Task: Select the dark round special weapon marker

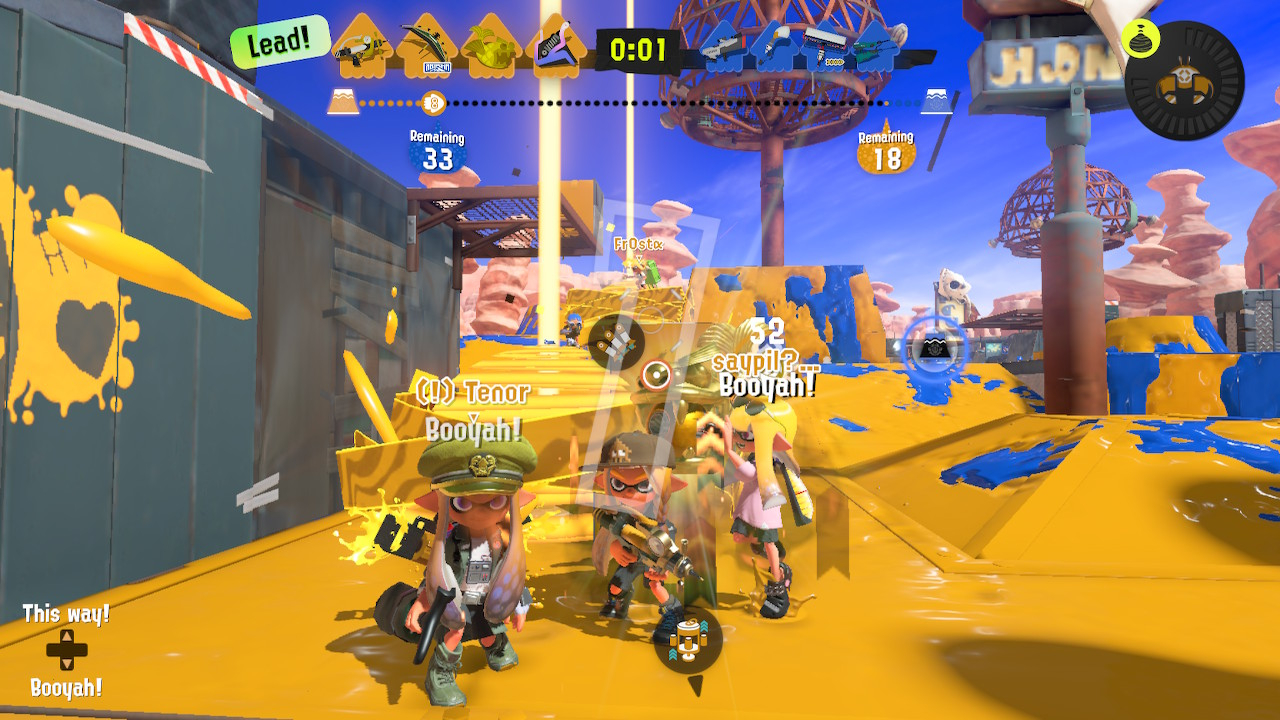Action: (x=616, y=342)
